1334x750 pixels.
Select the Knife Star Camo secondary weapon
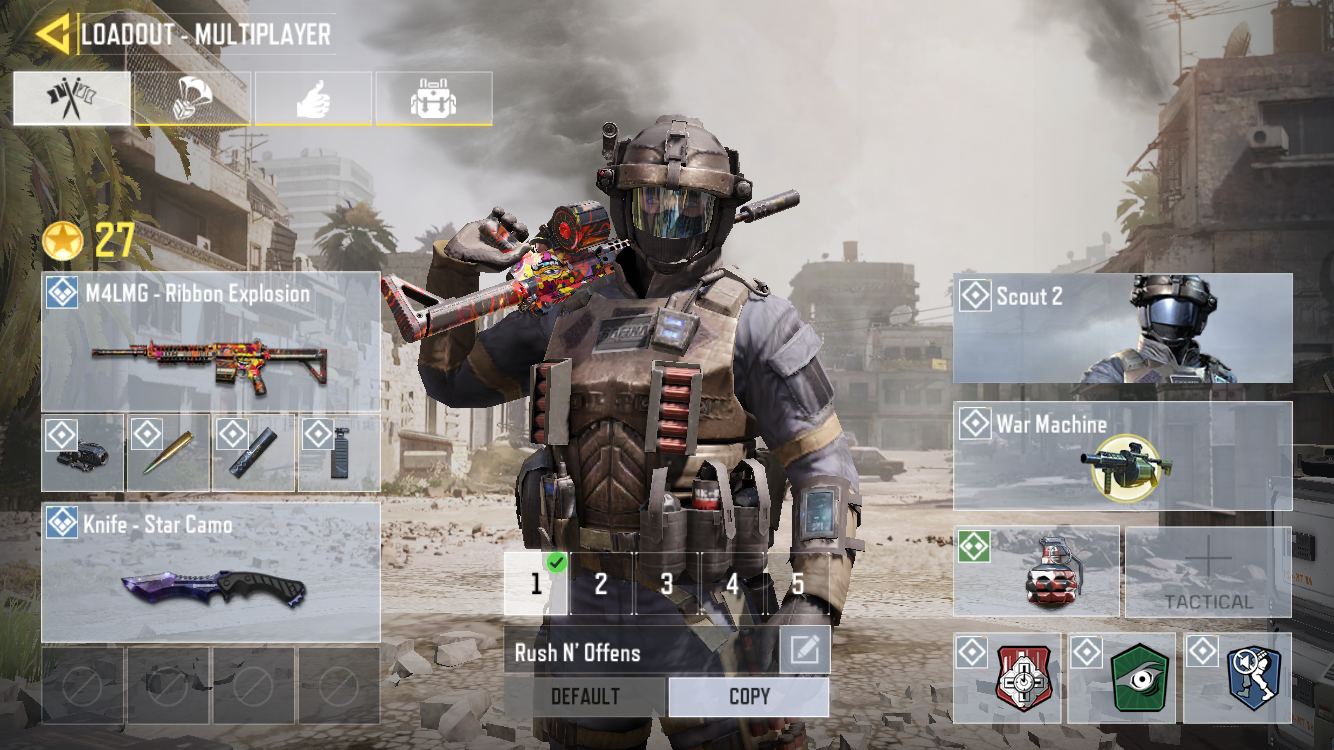(210, 572)
